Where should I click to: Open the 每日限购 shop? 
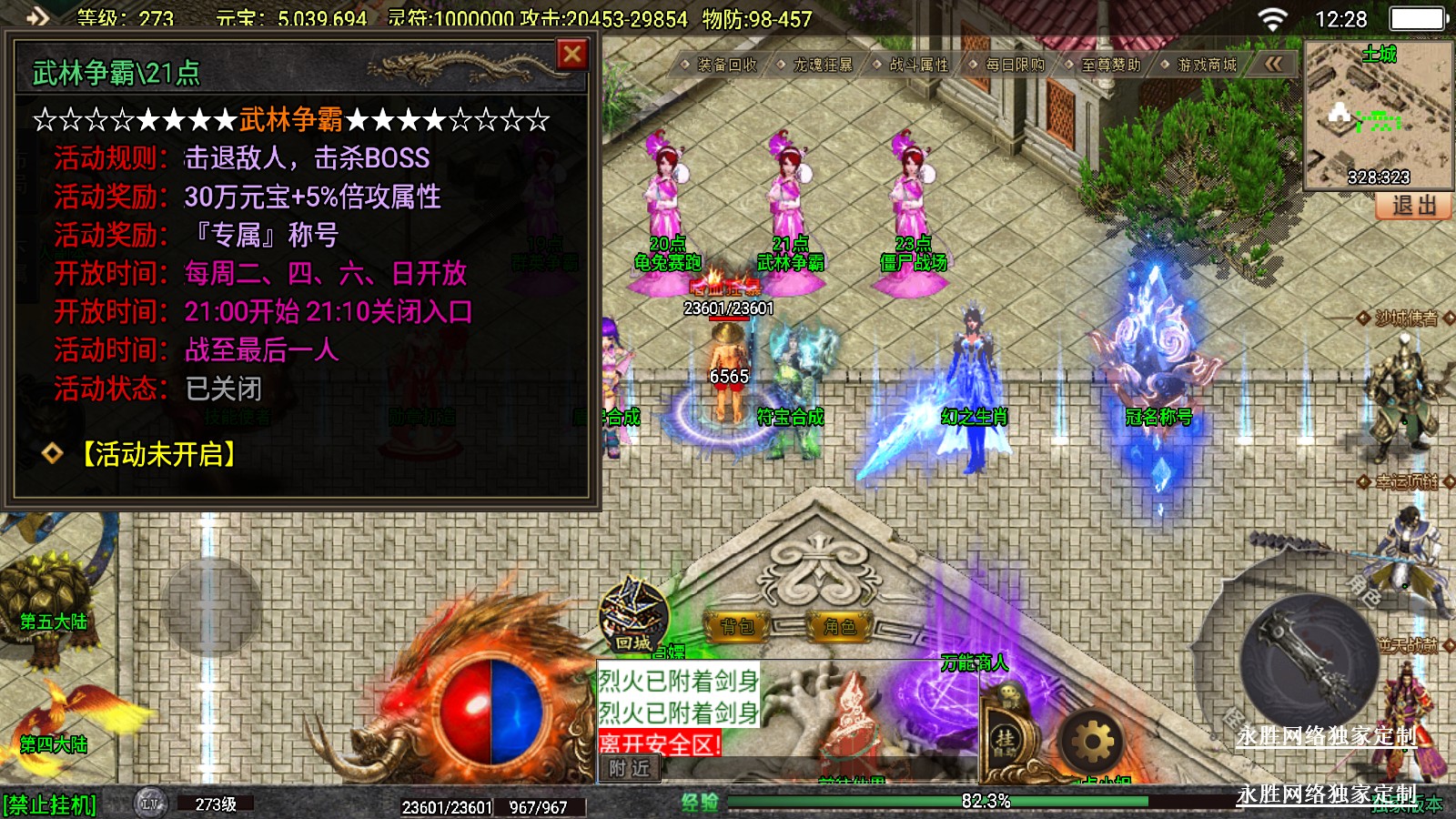[1015, 65]
